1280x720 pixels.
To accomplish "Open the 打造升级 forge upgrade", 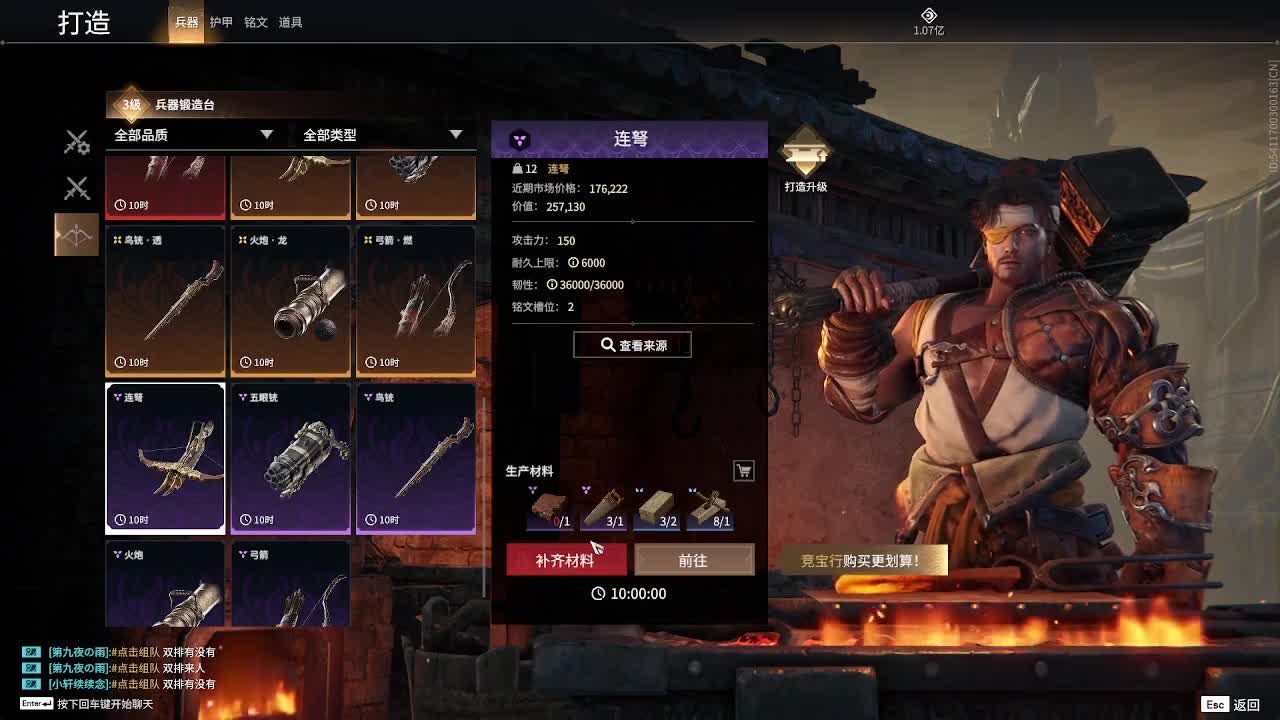I will (x=805, y=160).
